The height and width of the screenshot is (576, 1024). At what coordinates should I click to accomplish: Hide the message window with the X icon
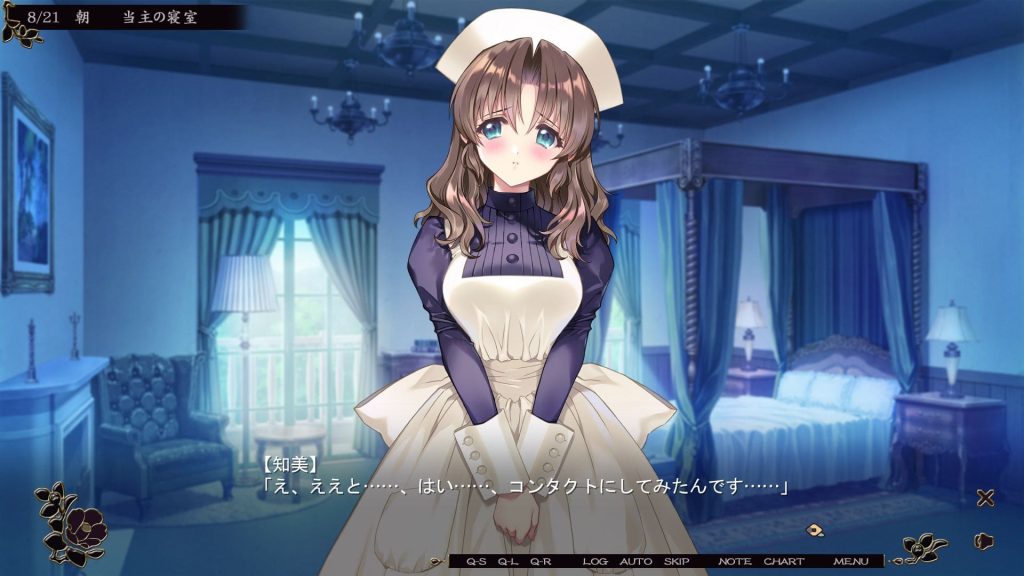click(985, 498)
